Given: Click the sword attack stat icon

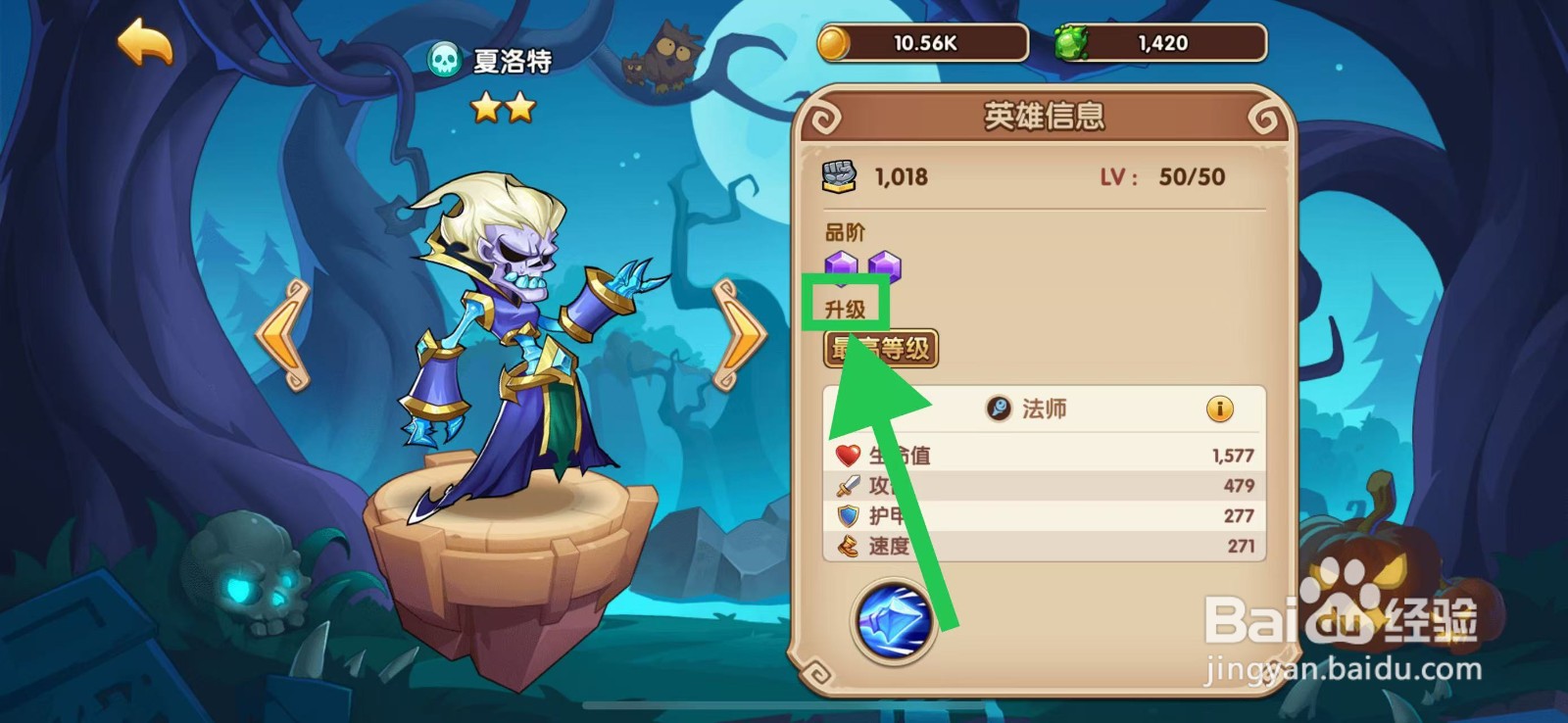Looking at the screenshot, I should (848, 484).
